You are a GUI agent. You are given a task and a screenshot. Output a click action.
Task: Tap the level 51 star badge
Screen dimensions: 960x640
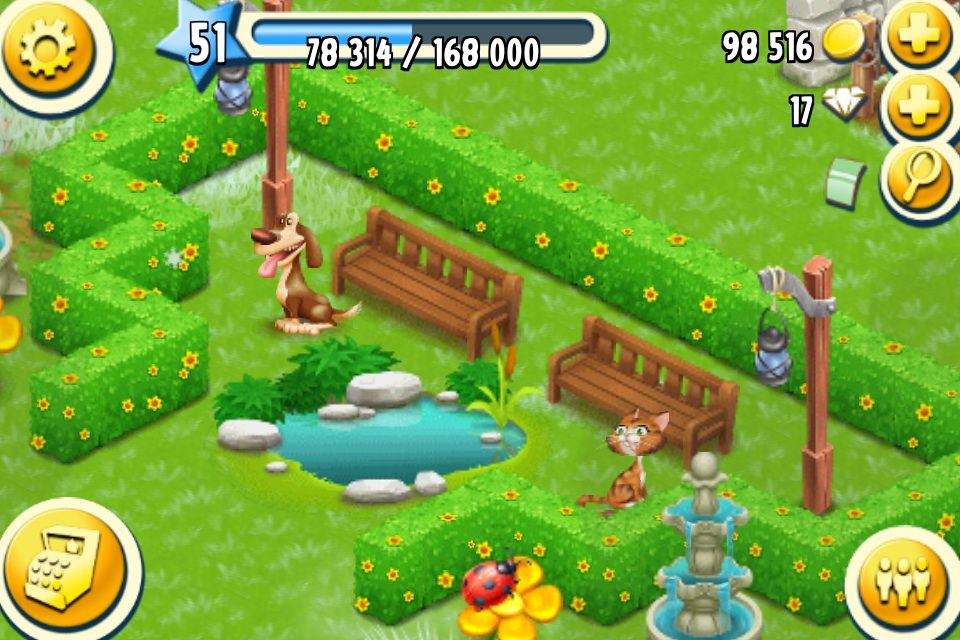click(207, 45)
